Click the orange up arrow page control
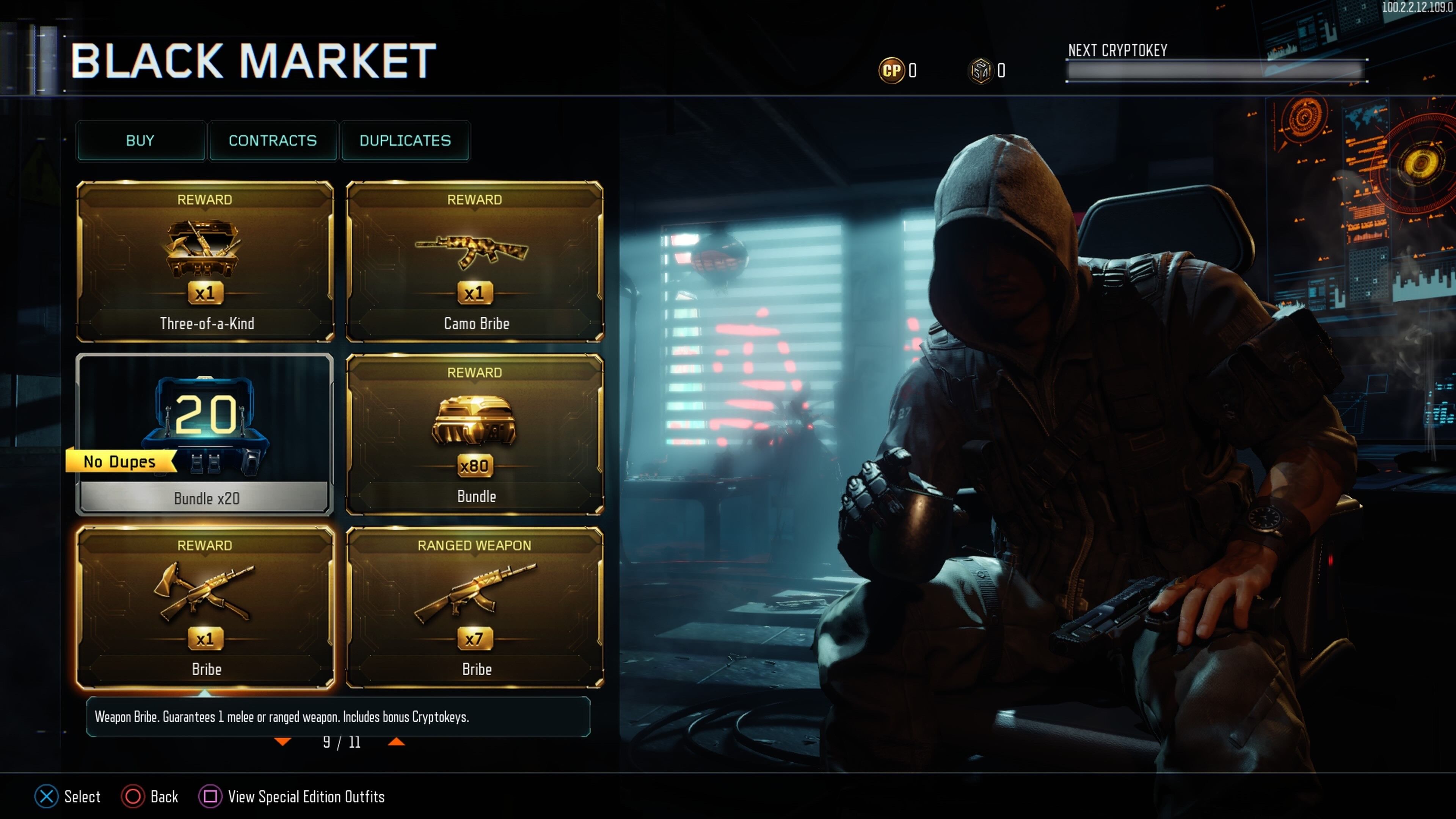Screen dimensions: 1456x819 [396, 742]
